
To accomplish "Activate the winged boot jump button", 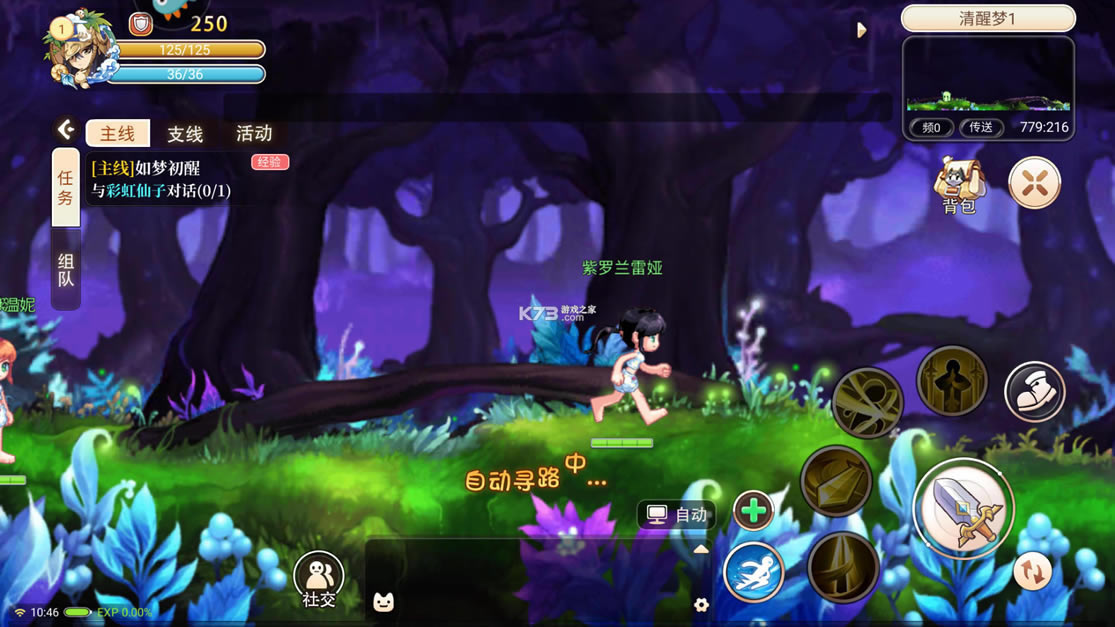I will (x=1034, y=391).
